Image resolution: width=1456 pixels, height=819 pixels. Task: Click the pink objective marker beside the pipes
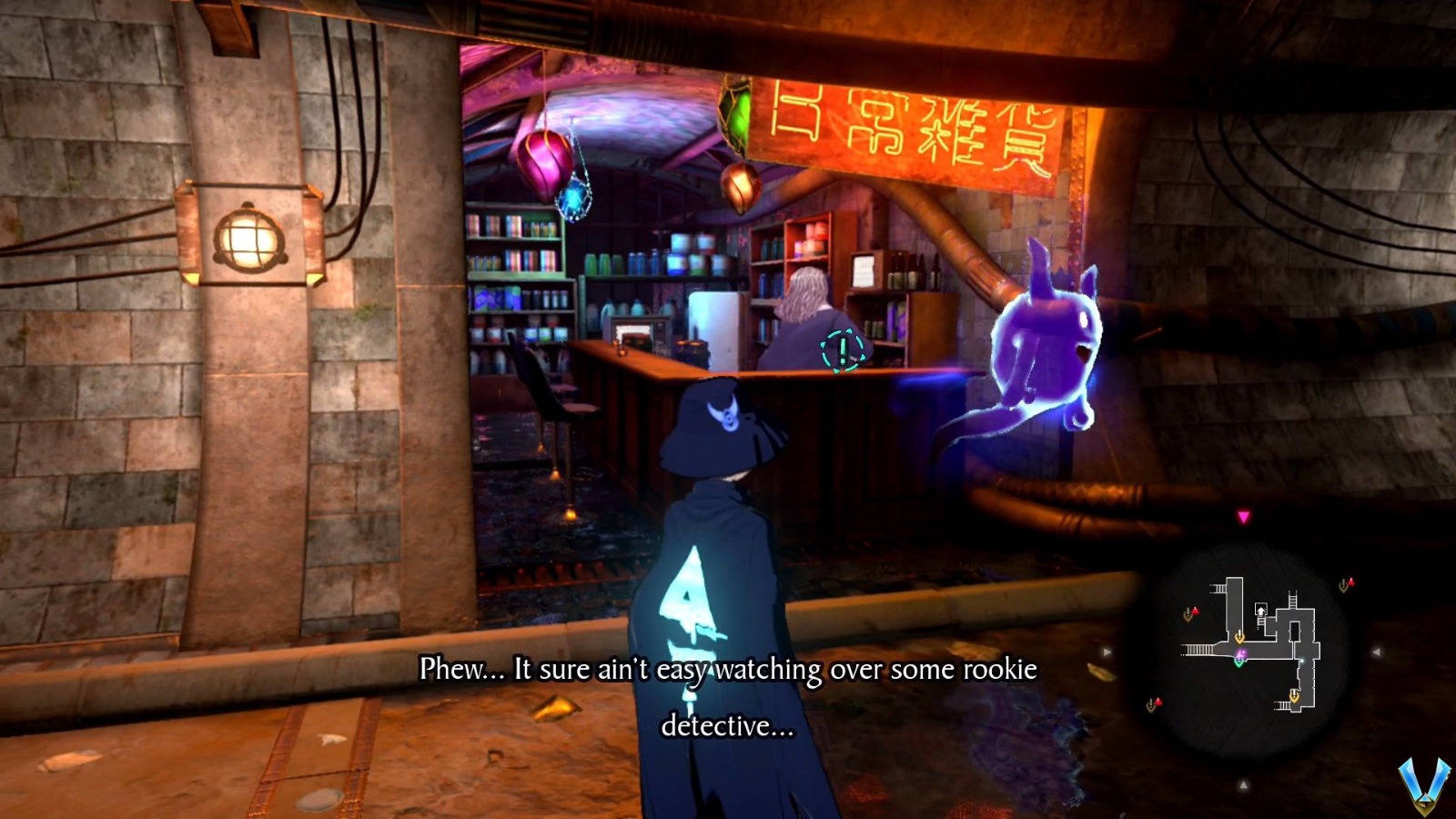pos(1243,515)
